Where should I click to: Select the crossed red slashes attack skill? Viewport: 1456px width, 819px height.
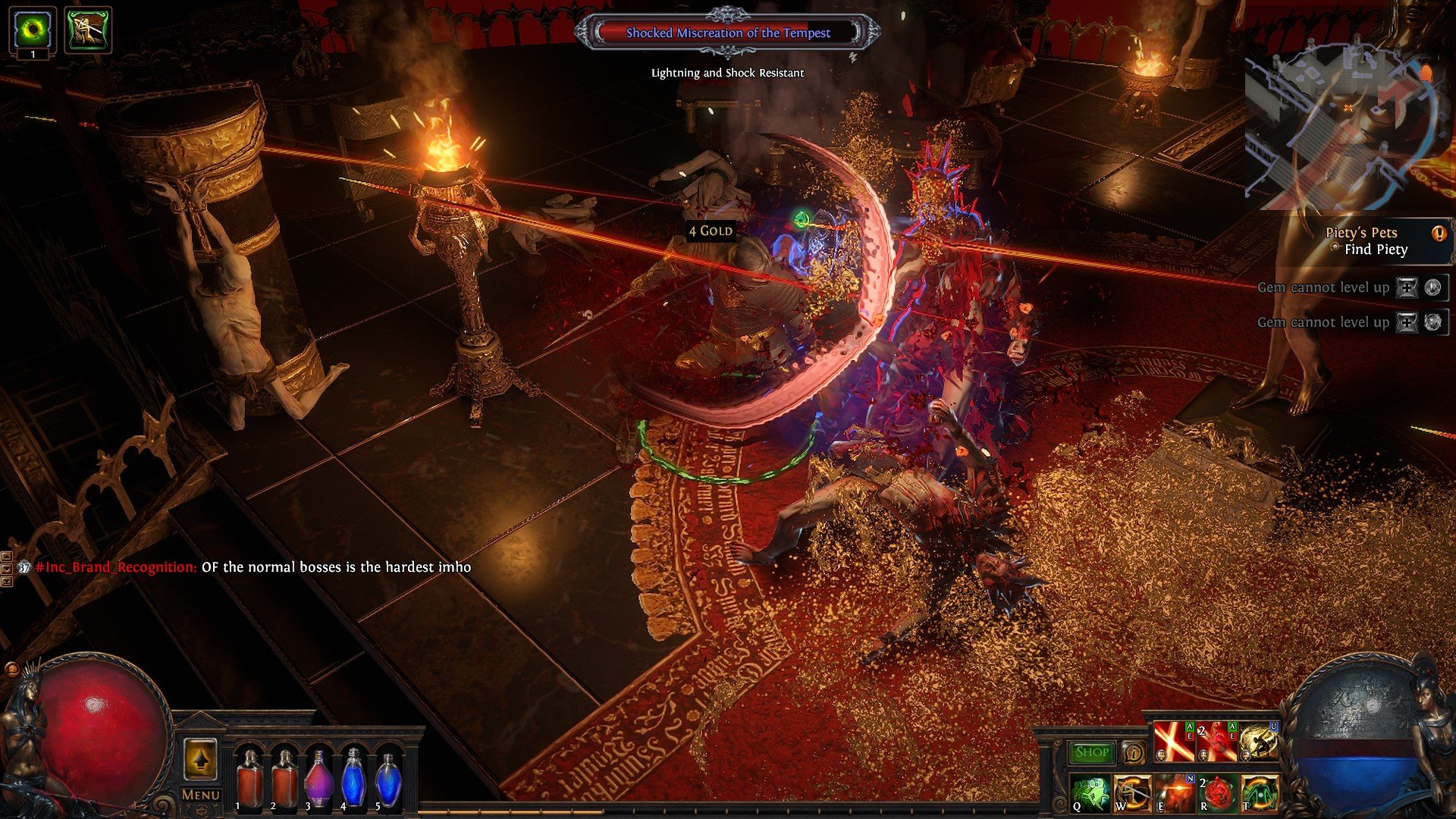[x=1174, y=741]
